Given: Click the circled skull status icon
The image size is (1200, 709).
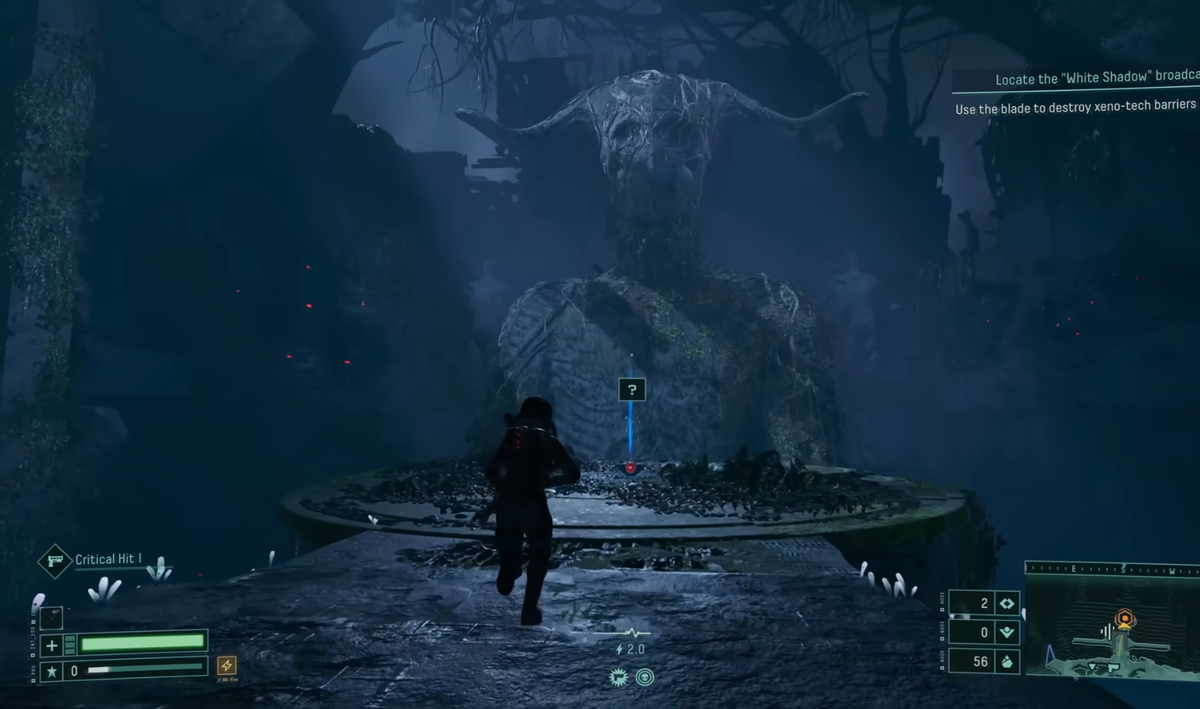Looking at the screenshot, I should (x=643, y=677).
